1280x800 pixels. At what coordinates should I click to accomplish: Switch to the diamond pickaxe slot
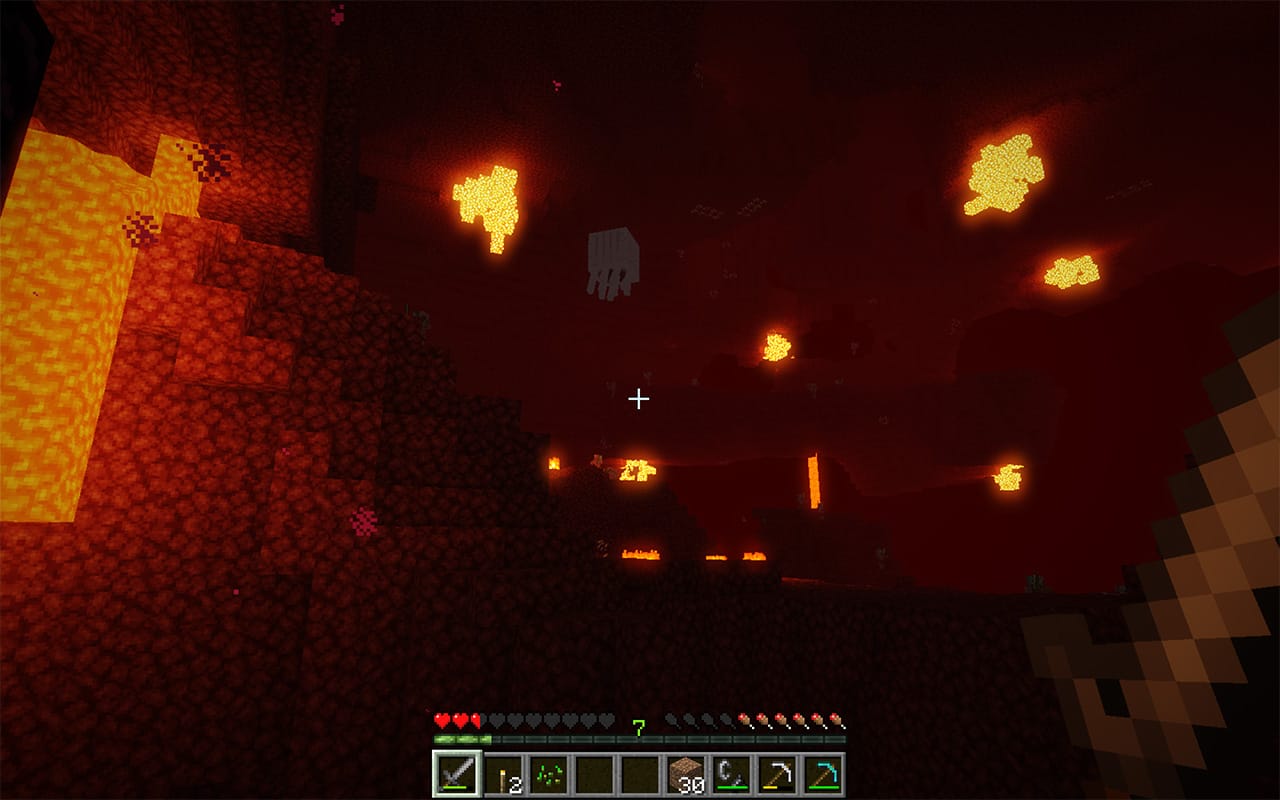click(824, 774)
